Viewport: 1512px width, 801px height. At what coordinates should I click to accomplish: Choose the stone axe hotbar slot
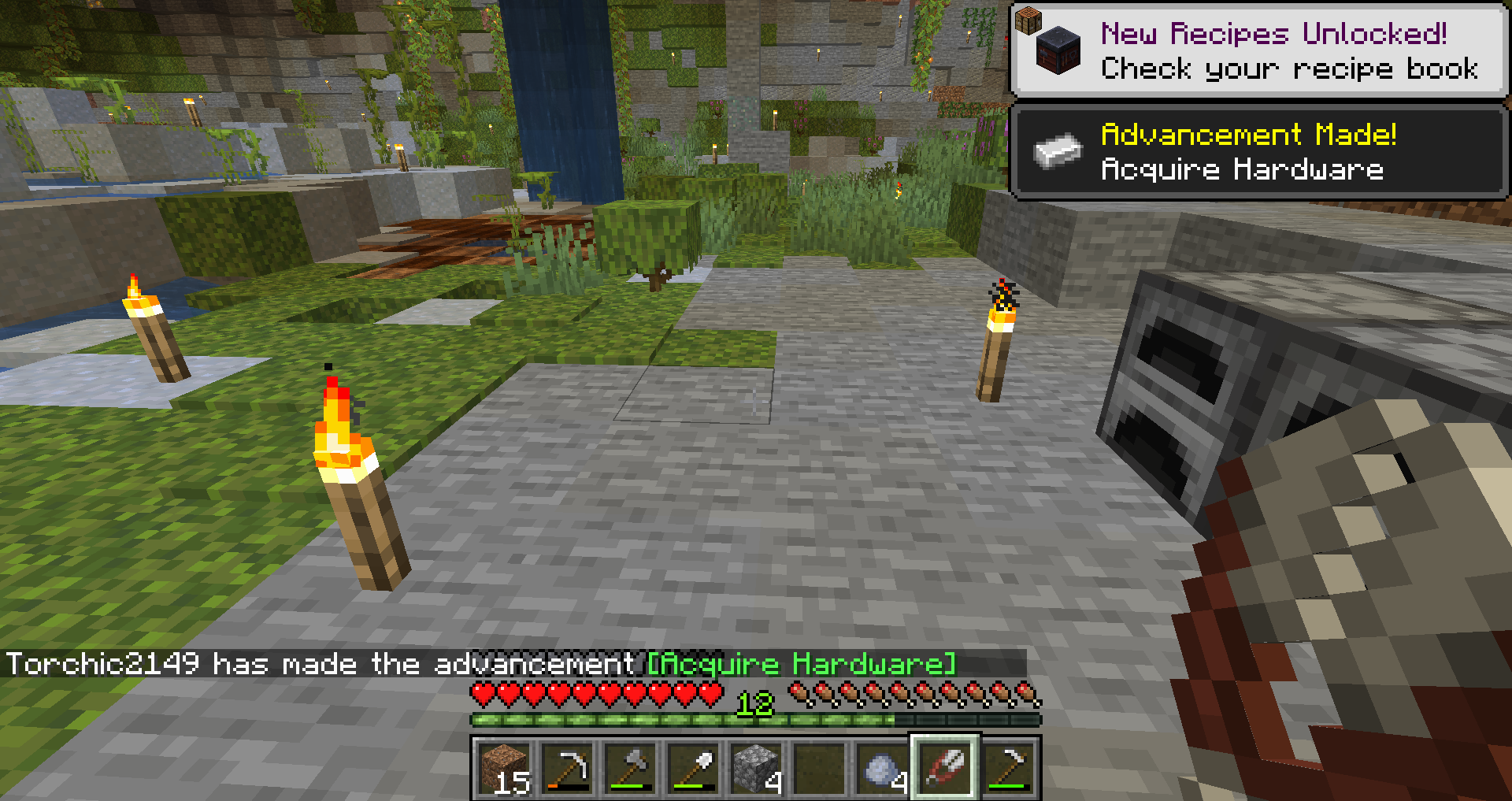click(630, 768)
